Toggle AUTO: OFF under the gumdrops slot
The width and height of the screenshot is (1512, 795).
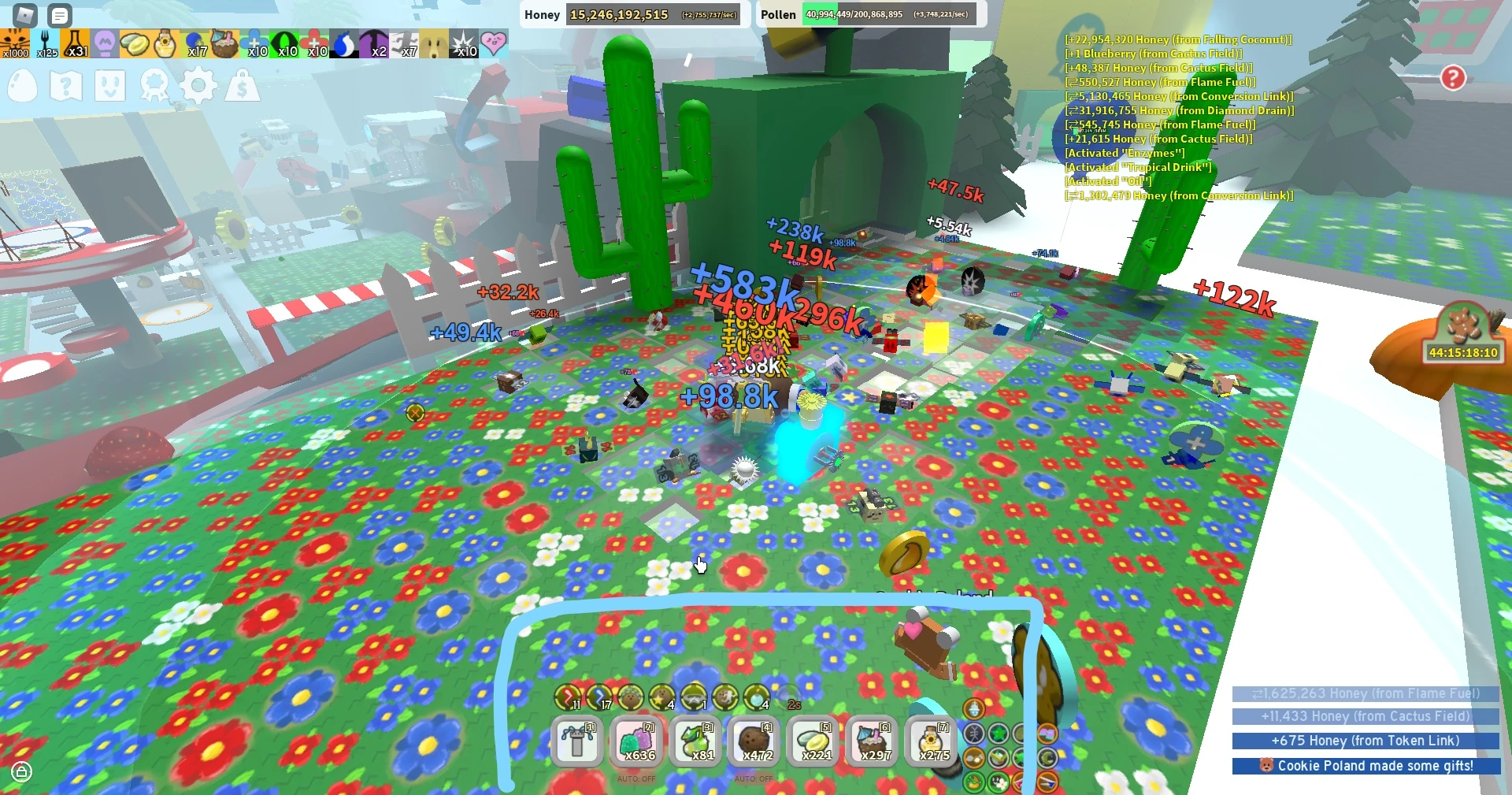[x=637, y=780]
